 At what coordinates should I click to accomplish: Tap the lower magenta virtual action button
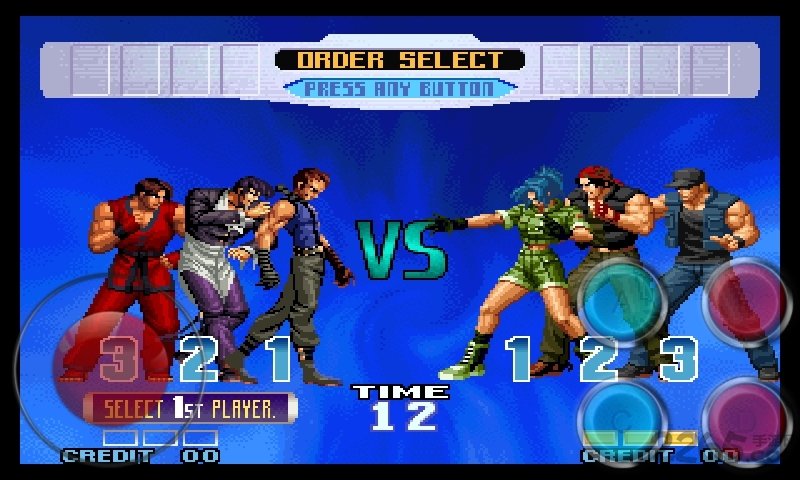(x=747, y=418)
